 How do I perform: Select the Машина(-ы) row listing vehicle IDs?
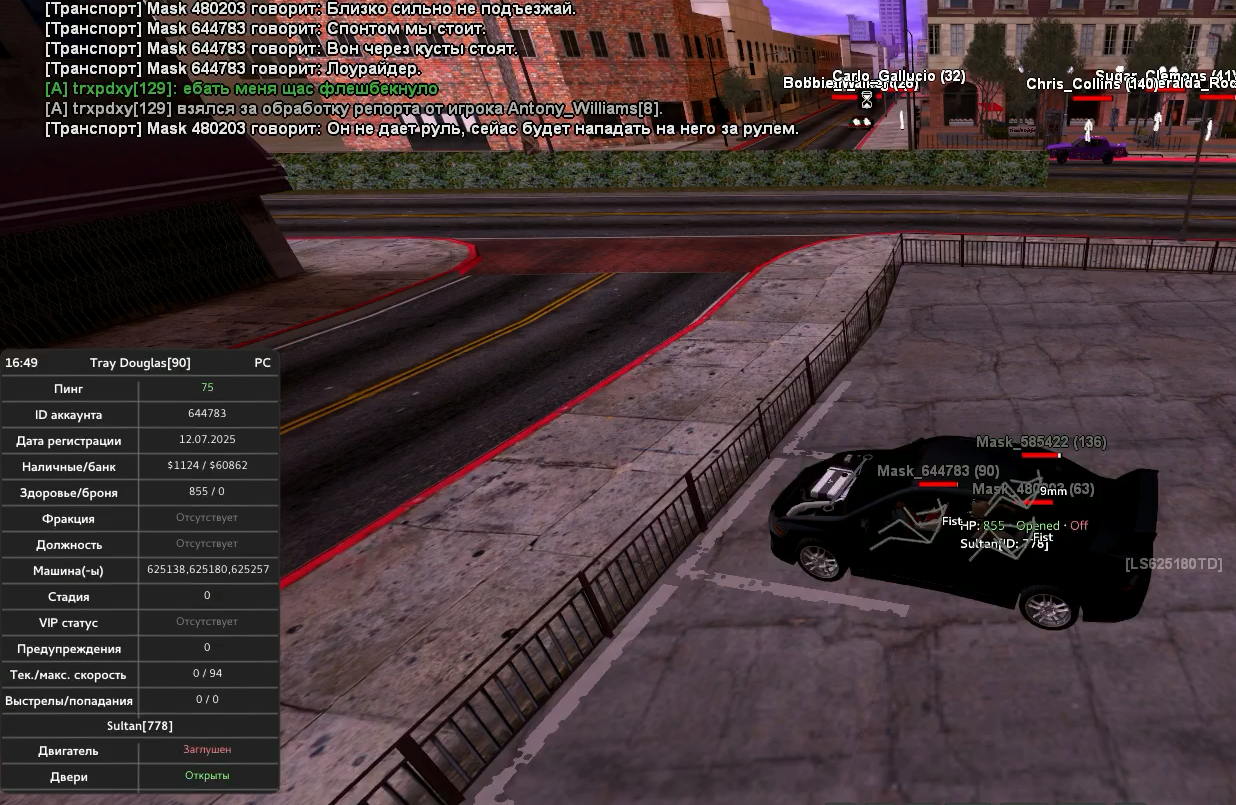point(140,570)
